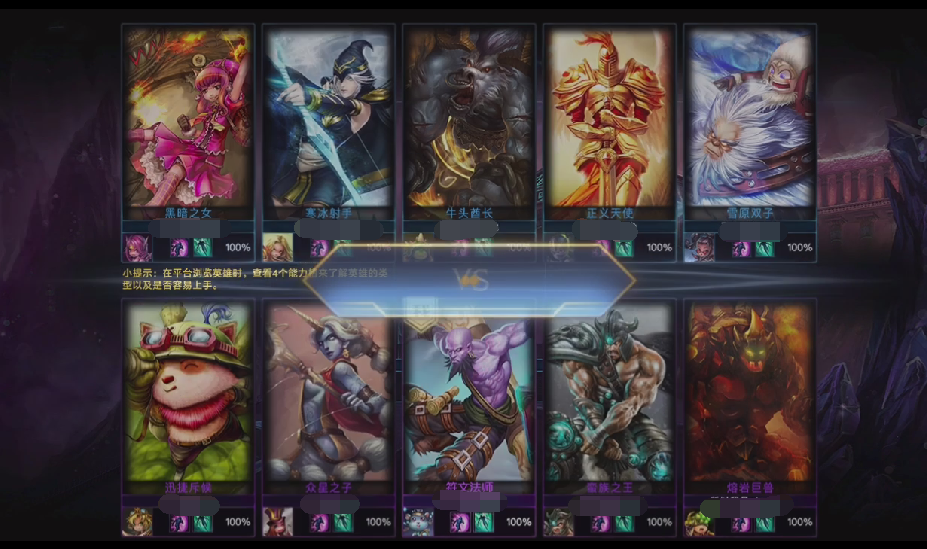The width and height of the screenshot is (927, 549).
Task: Click the player avatar below the 雪原双子 card
Action: (699, 247)
